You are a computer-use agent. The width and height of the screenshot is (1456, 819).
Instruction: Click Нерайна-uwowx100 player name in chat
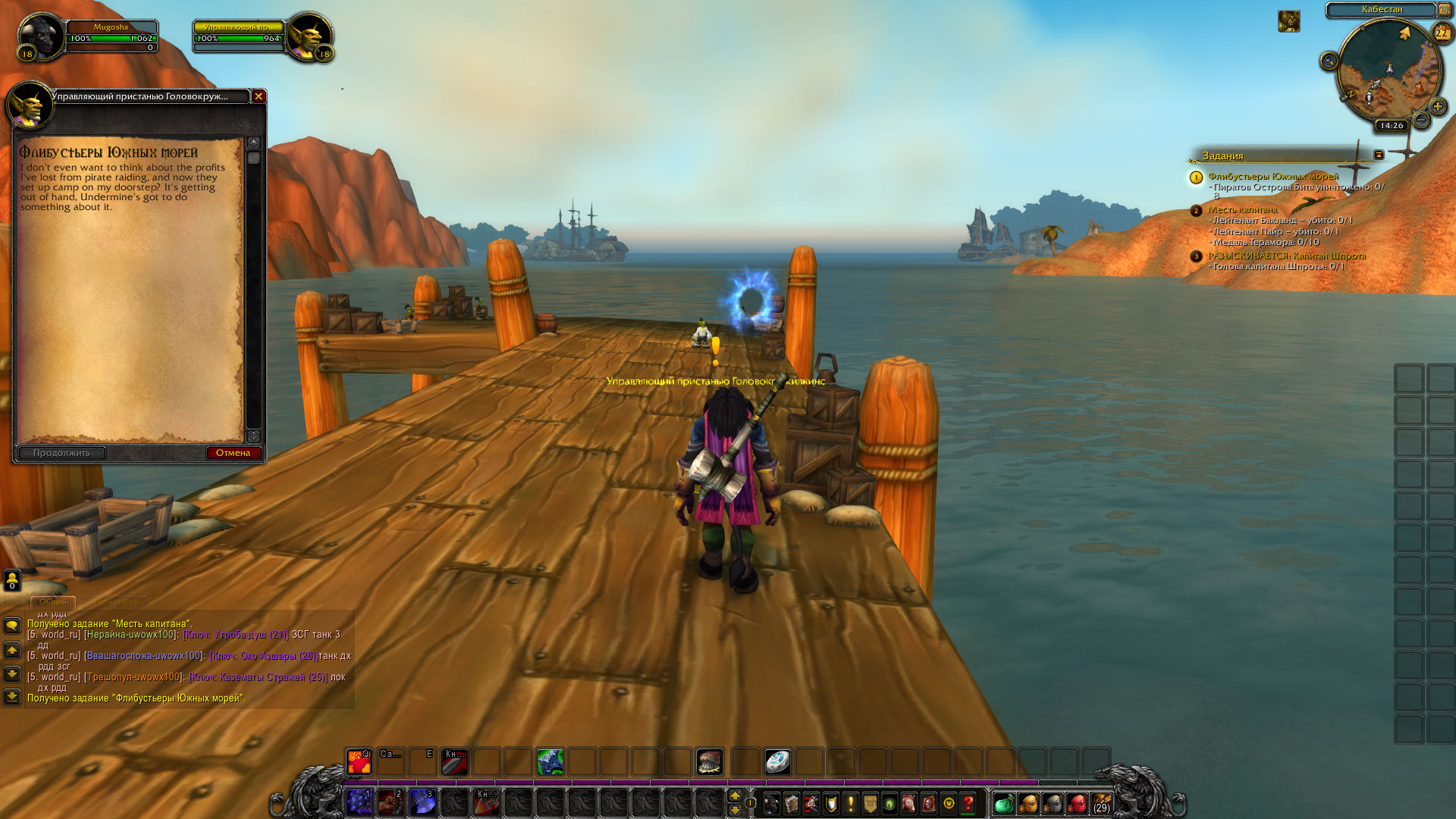(x=131, y=635)
